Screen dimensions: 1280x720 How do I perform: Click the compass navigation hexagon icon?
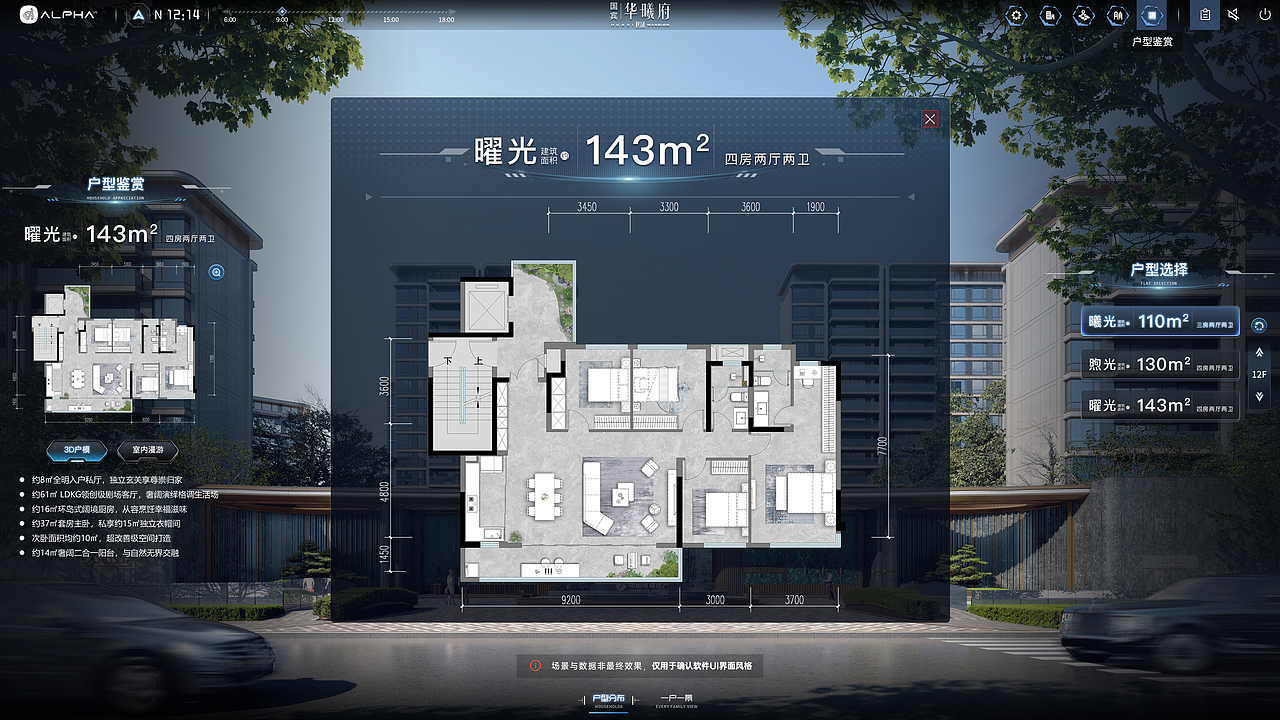tap(1086, 15)
